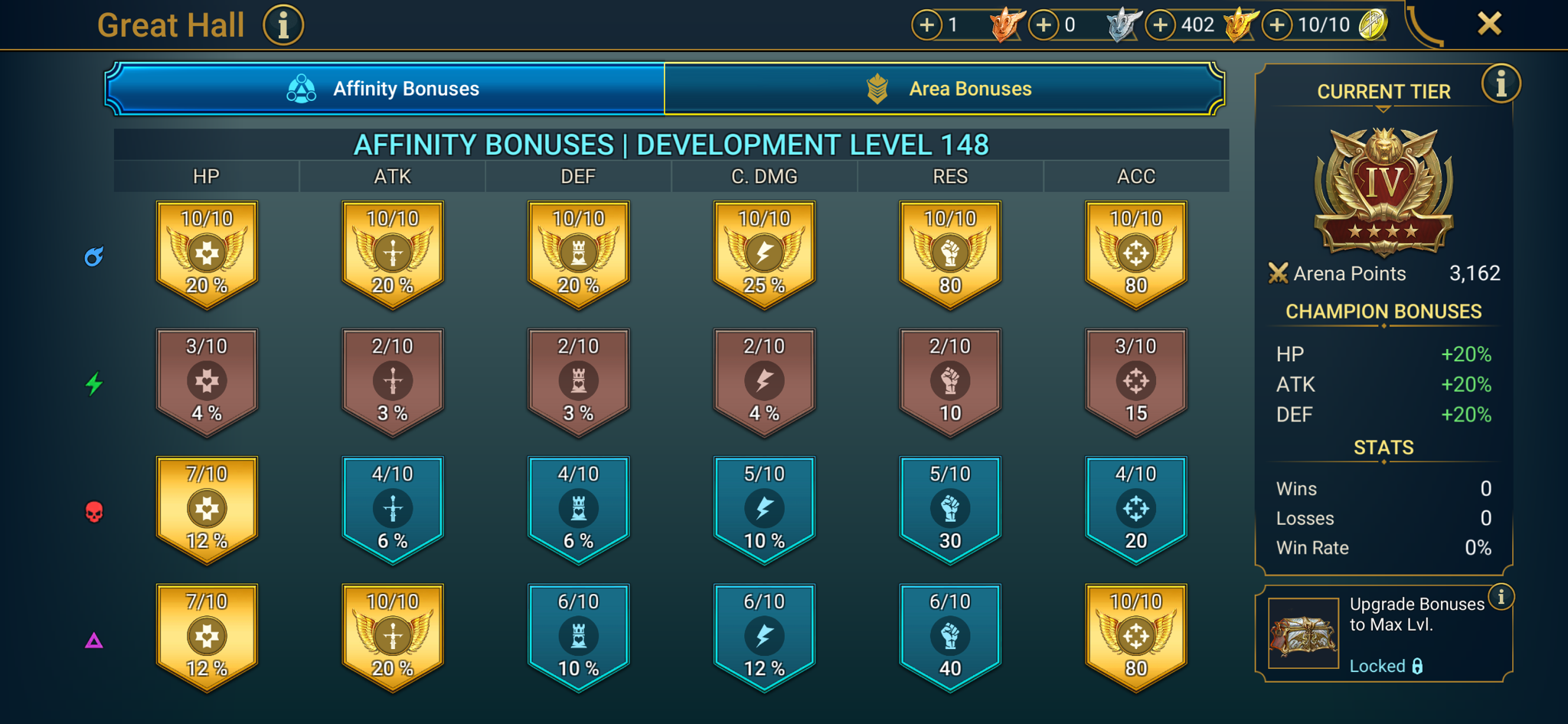This screenshot has height=724, width=1568.
Task: Select the Magic HP 10/10 bonus shield
Action: [x=206, y=254]
